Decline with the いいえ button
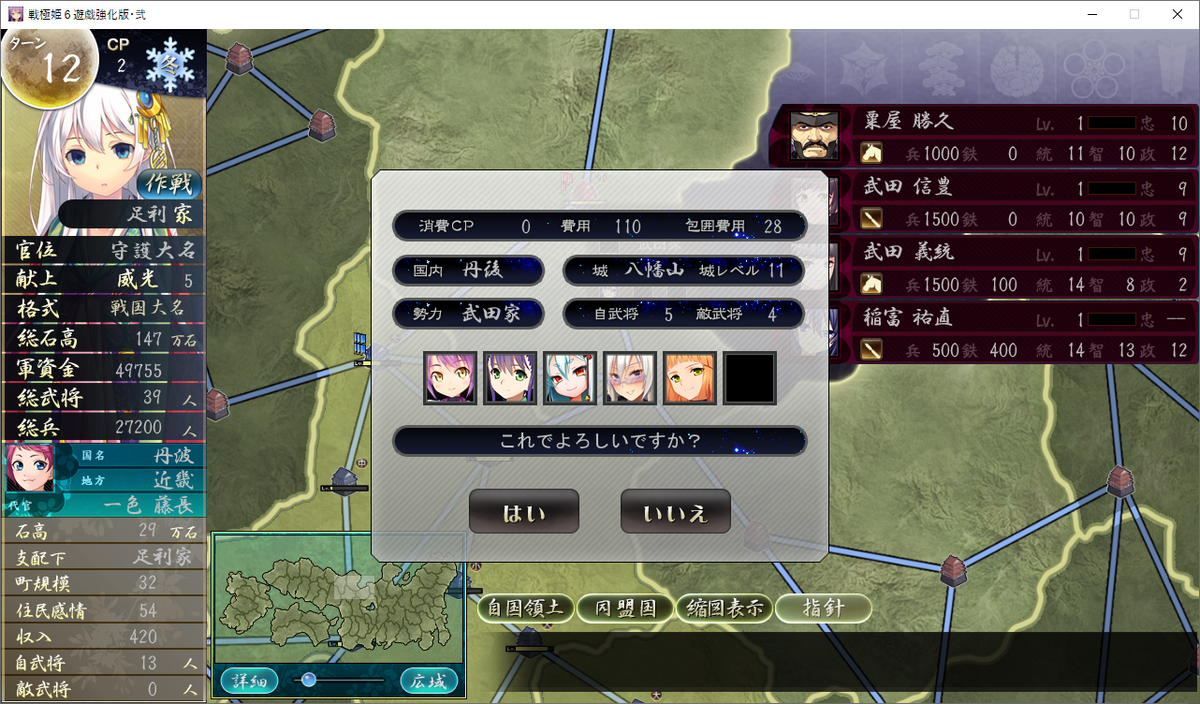Image resolution: width=1200 pixels, height=704 pixels. click(675, 512)
